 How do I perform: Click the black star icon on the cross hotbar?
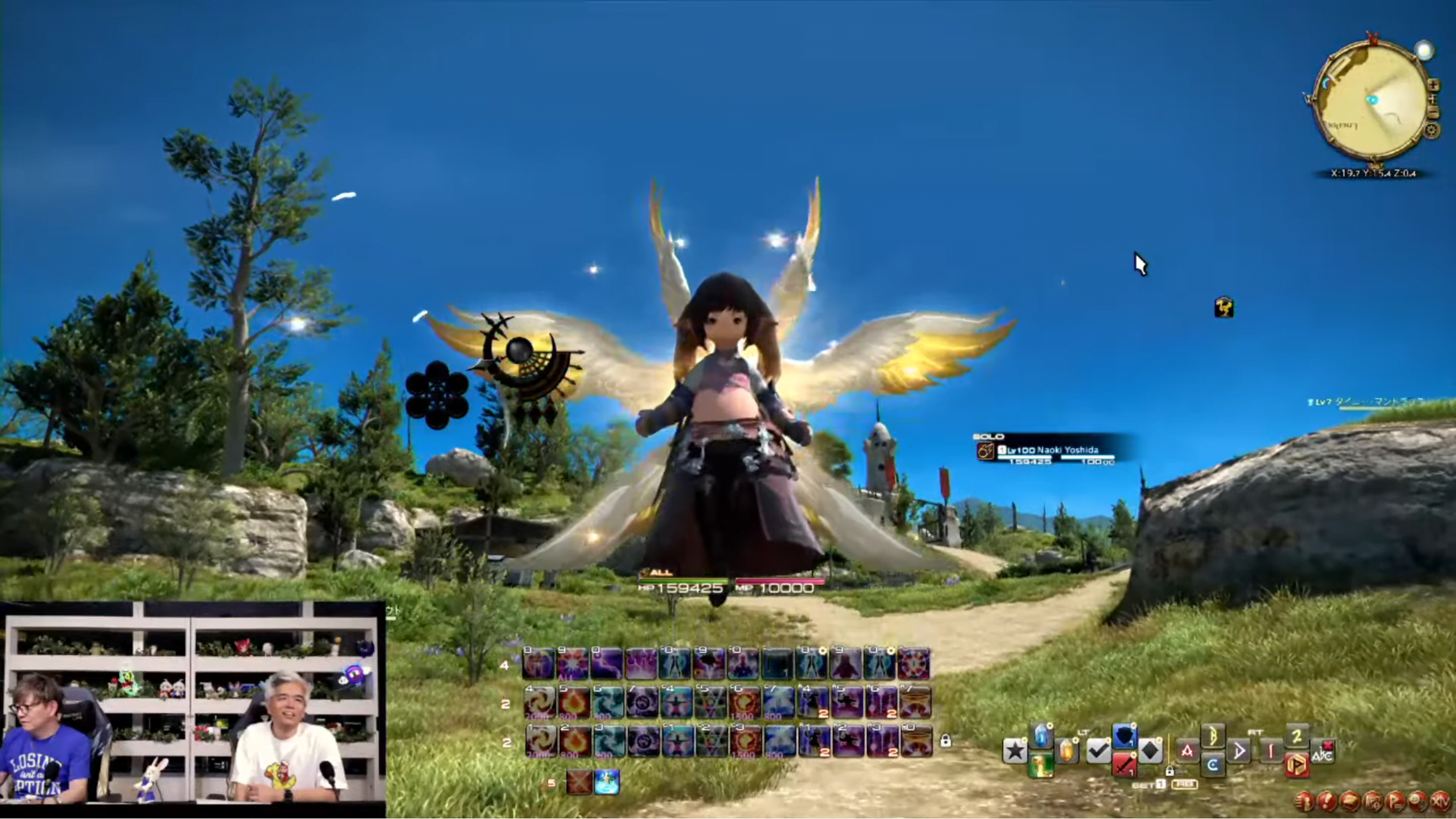pos(1015,751)
